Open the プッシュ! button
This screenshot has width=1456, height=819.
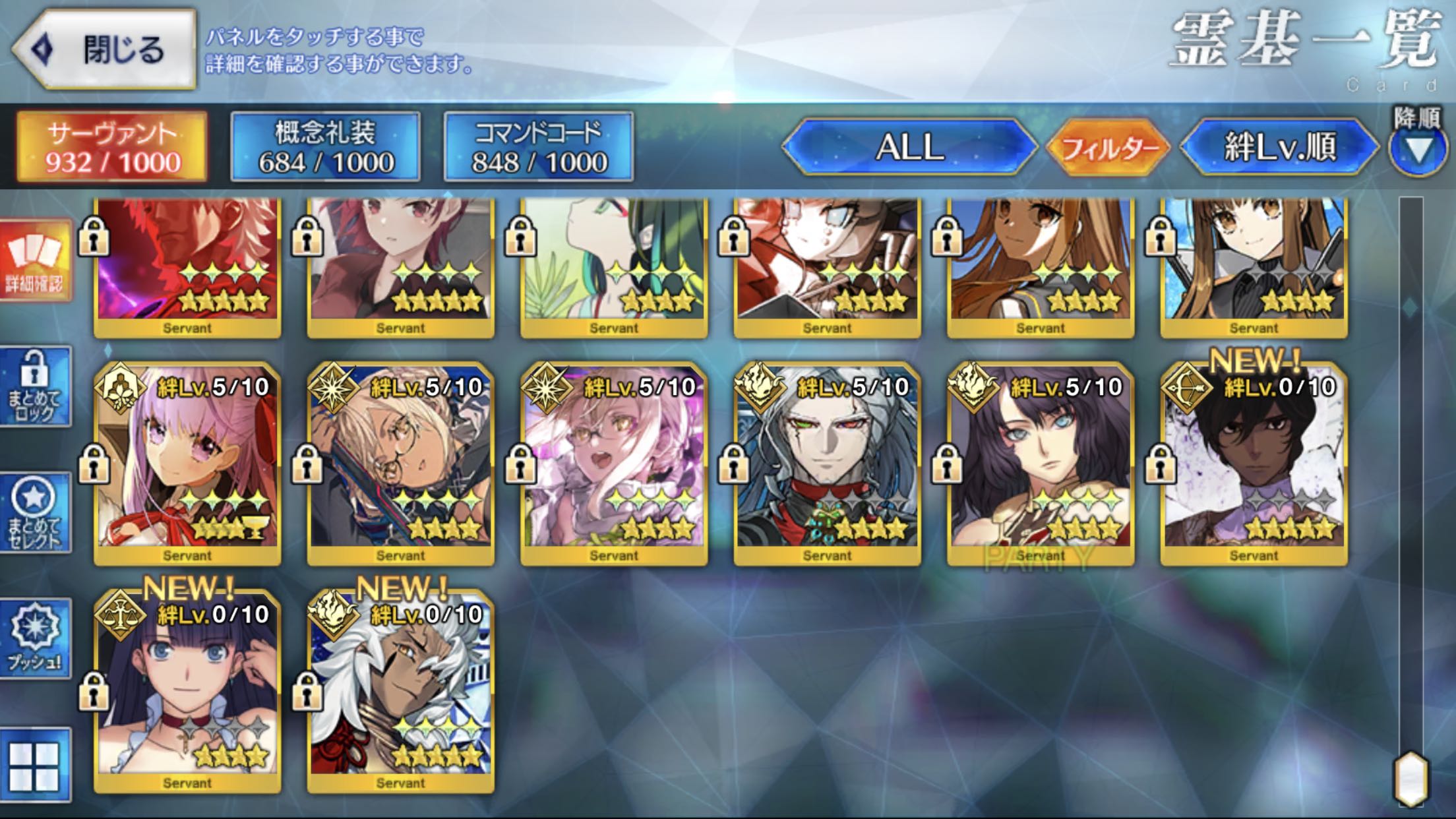tap(36, 638)
